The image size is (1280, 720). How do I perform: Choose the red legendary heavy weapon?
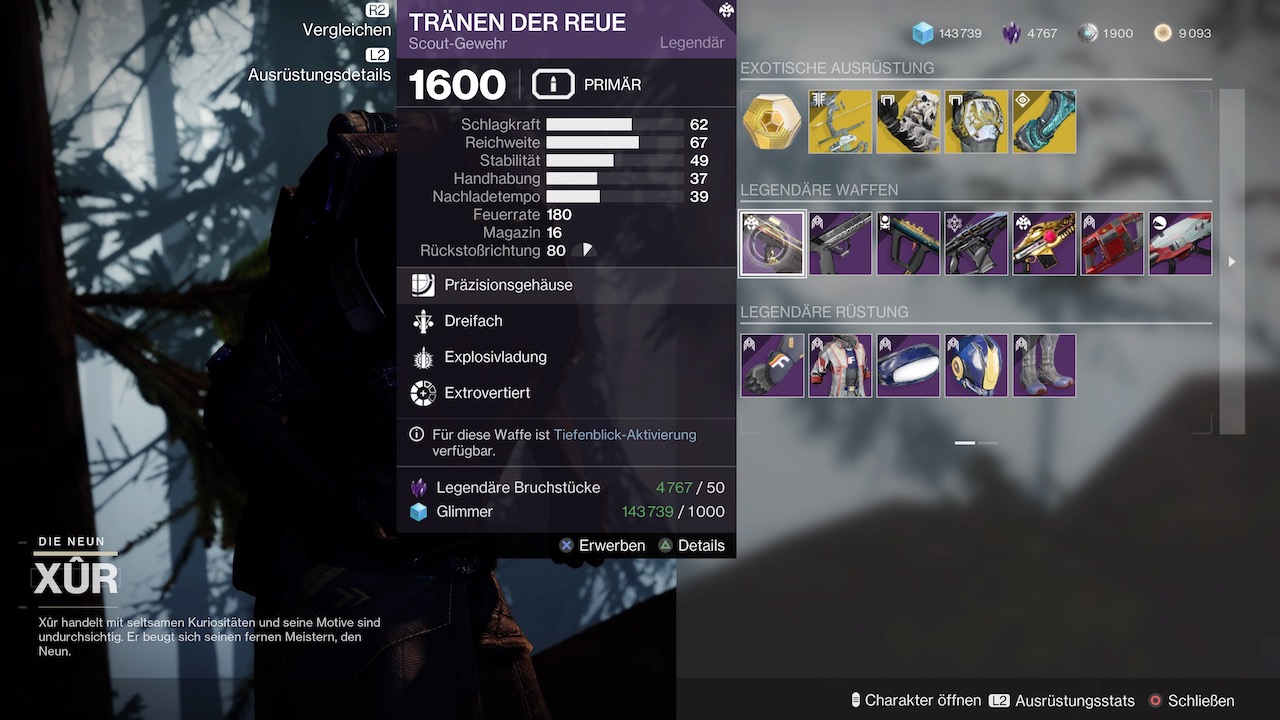click(1112, 243)
